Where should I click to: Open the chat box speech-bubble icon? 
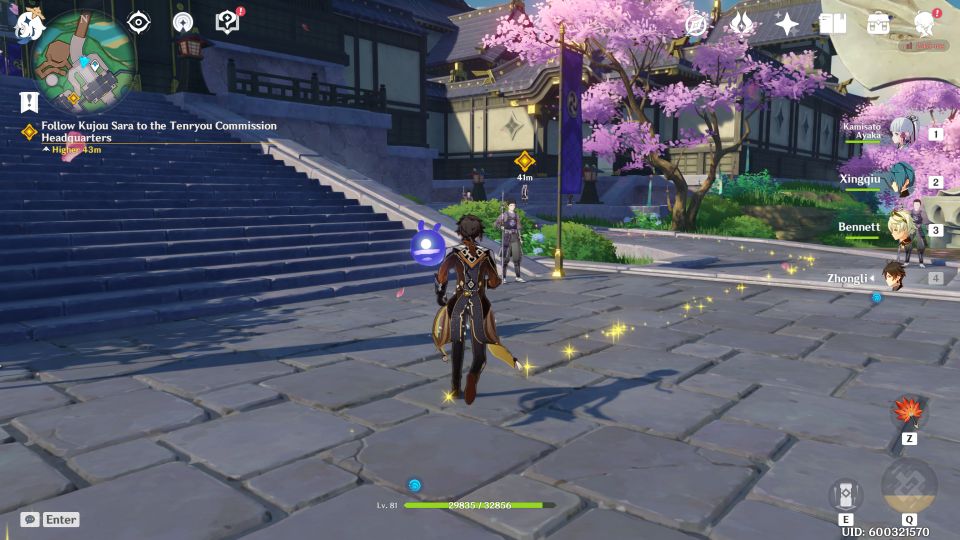point(30,519)
